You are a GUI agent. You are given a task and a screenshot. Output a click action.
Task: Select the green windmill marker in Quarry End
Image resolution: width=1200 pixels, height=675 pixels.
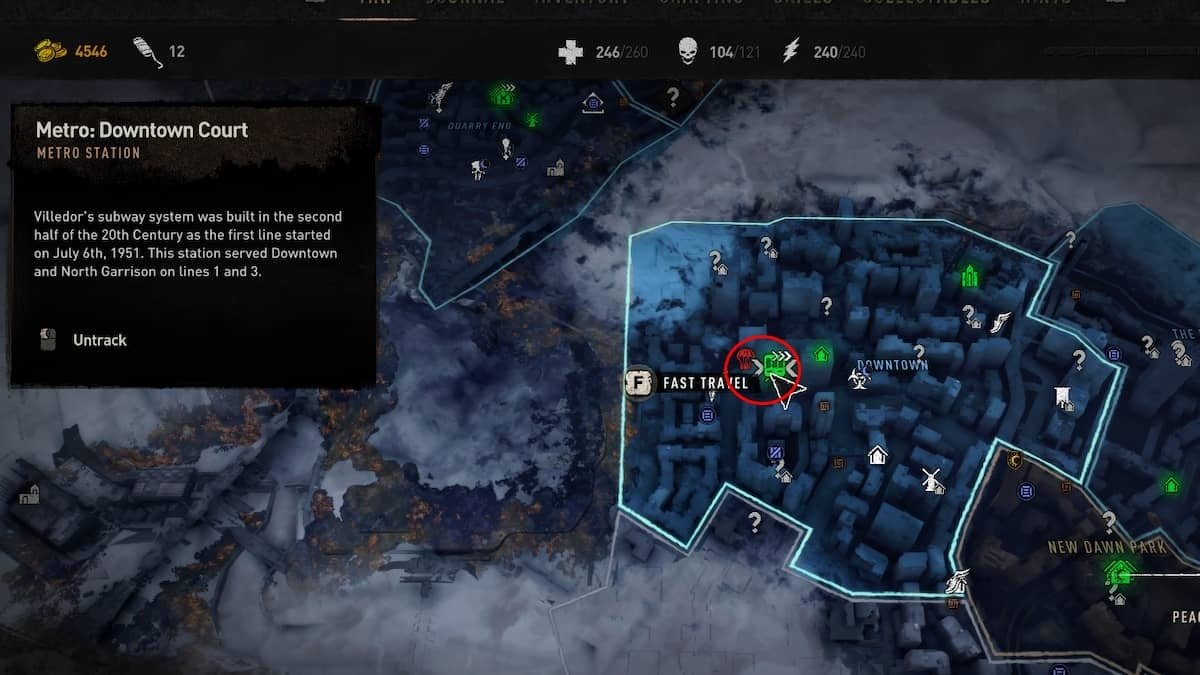pyautogui.click(x=532, y=120)
